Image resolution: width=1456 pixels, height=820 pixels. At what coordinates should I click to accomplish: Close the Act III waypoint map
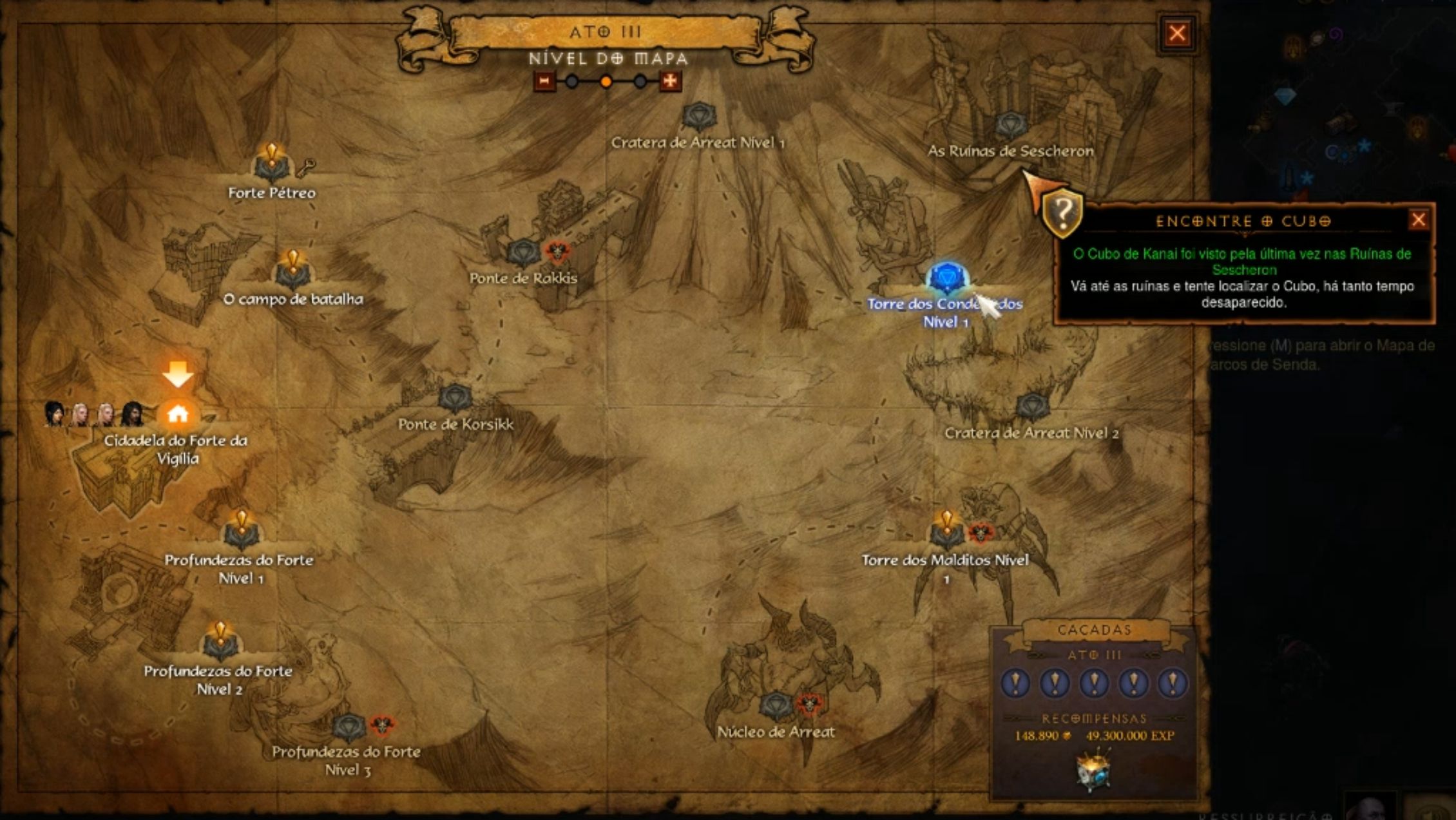coord(1177,33)
